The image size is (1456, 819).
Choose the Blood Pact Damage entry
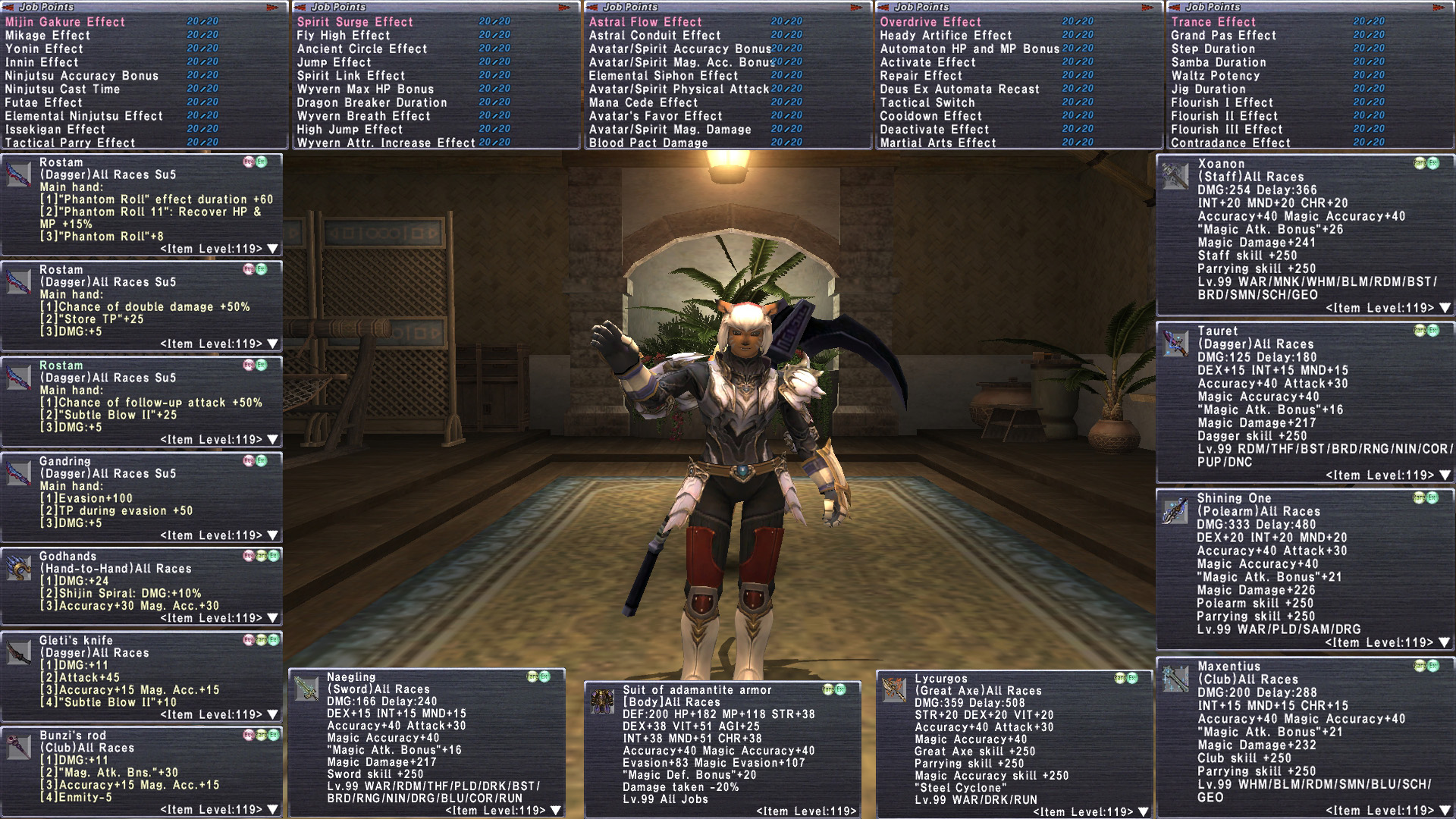pos(648,143)
